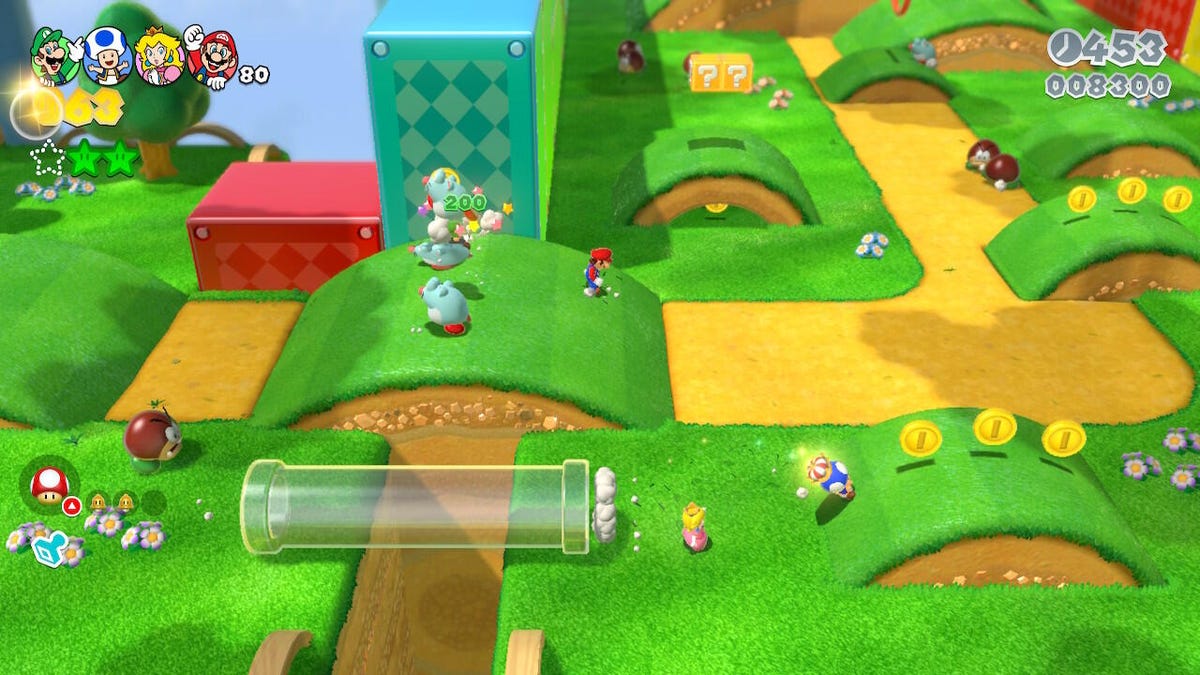Choose Princess Peach's portrait icon
Screen dimensions: 1200x675
[x=158, y=55]
